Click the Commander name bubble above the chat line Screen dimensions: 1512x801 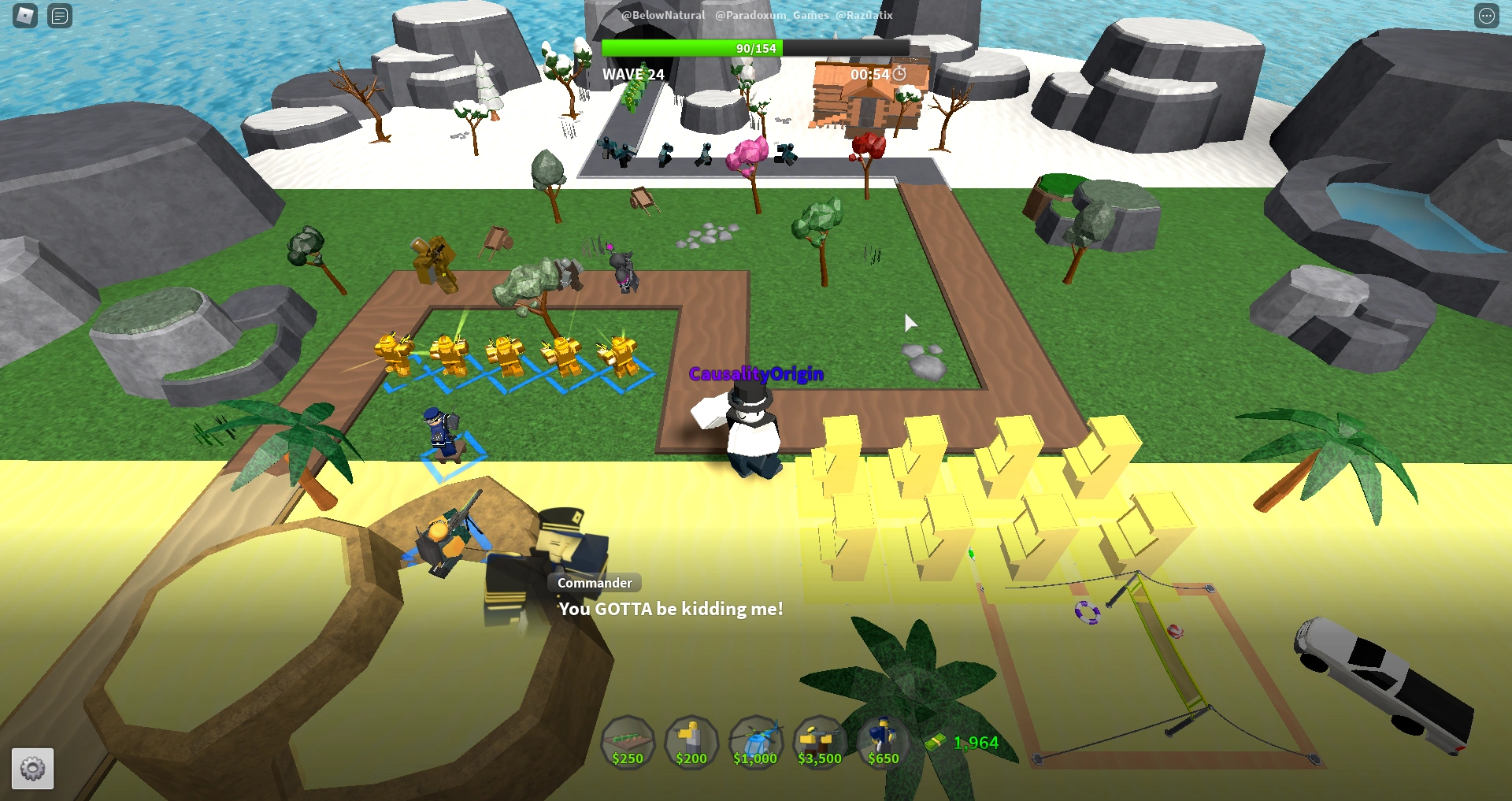(594, 583)
